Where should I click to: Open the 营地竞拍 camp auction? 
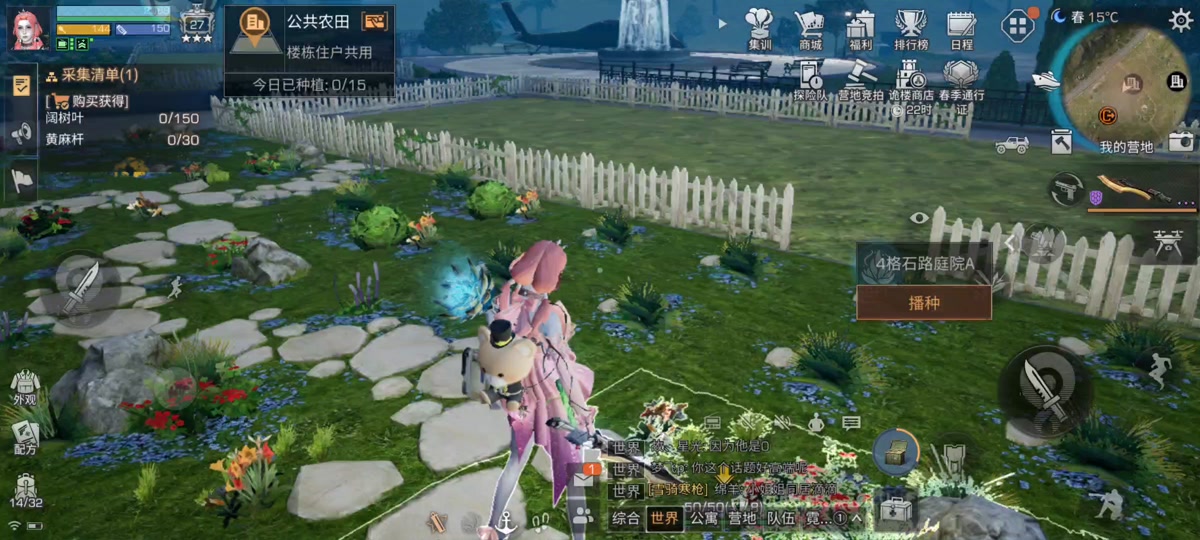pos(859,80)
